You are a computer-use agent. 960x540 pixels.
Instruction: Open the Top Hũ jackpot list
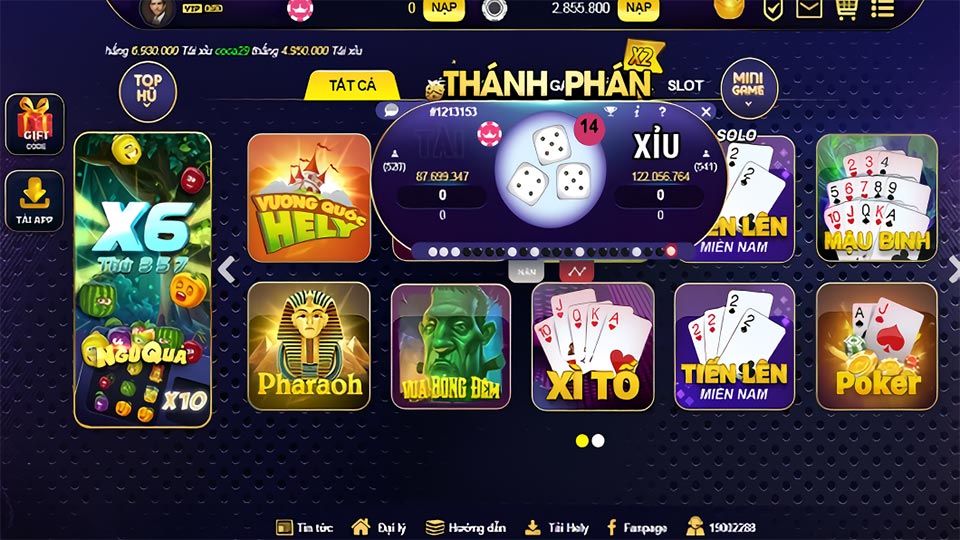[148, 90]
